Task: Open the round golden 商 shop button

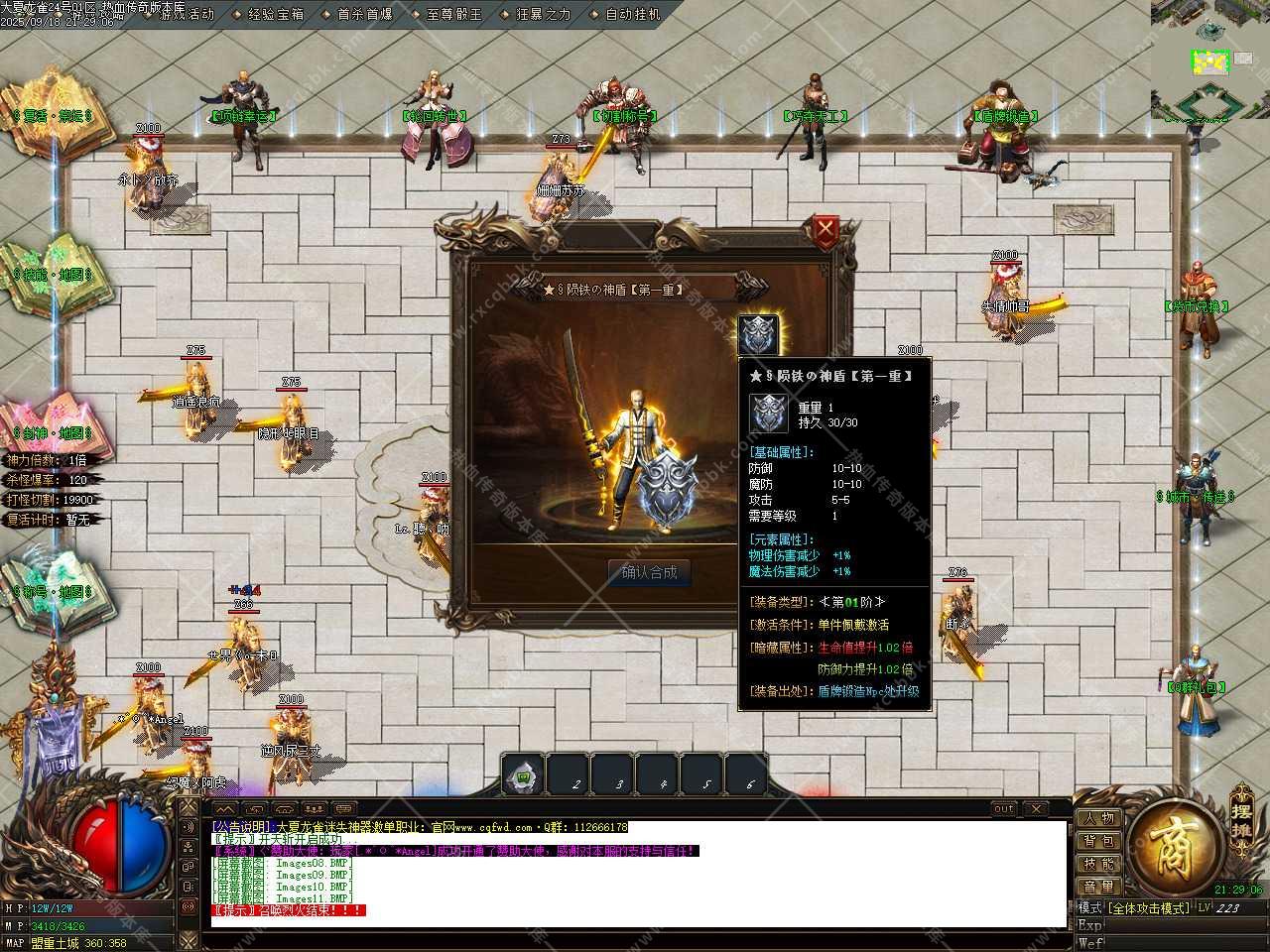Action: [x=1176, y=849]
